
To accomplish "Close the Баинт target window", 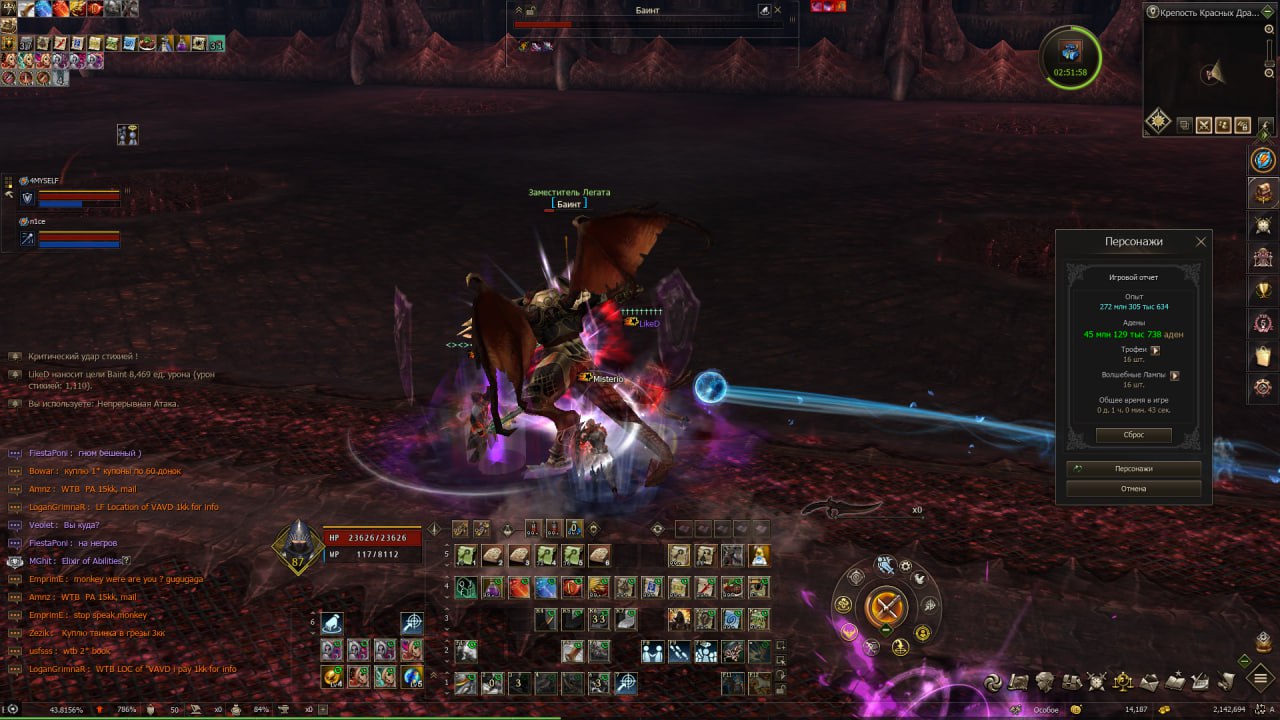I will pos(778,10).
